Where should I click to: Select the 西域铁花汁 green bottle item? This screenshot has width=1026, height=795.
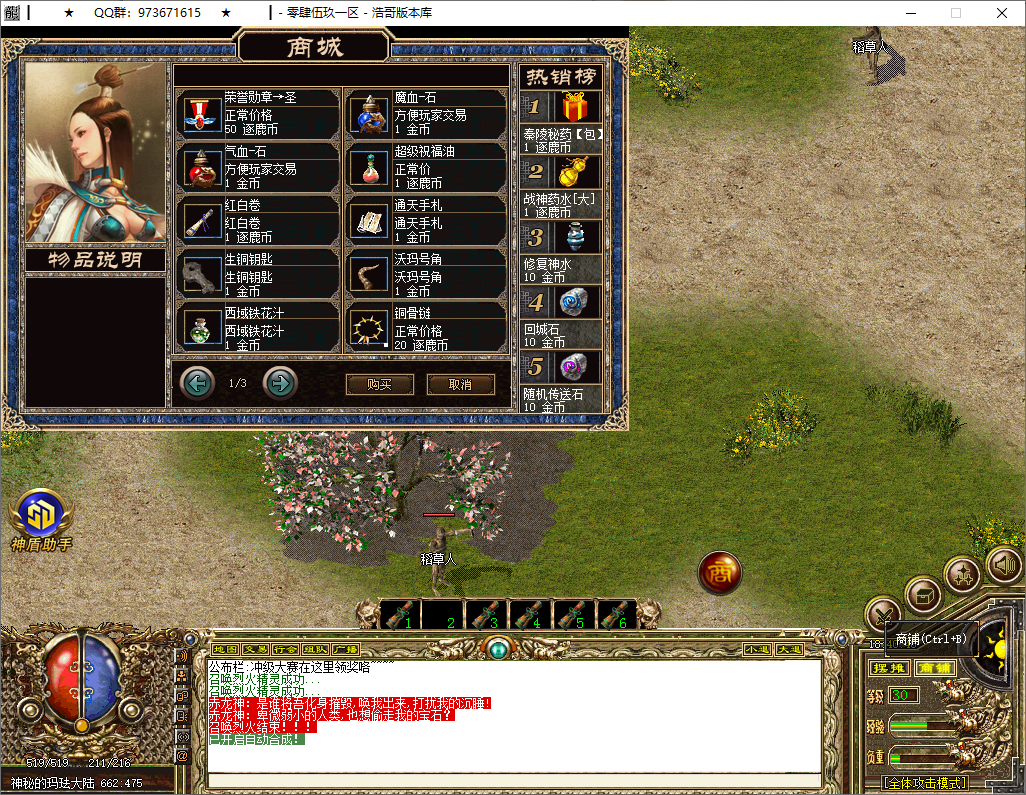coord(203,329)
